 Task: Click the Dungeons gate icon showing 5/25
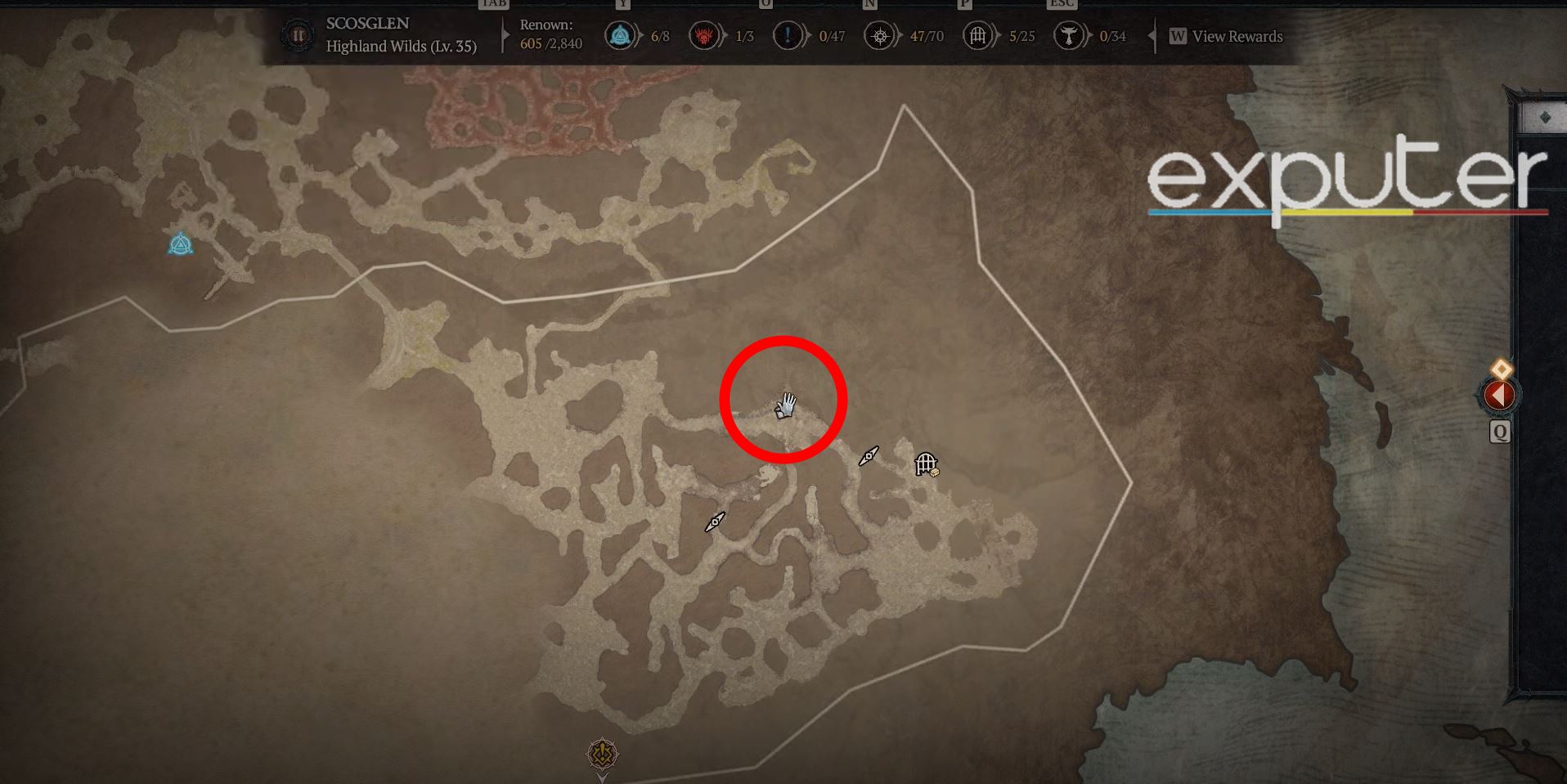tap(977, 36)
